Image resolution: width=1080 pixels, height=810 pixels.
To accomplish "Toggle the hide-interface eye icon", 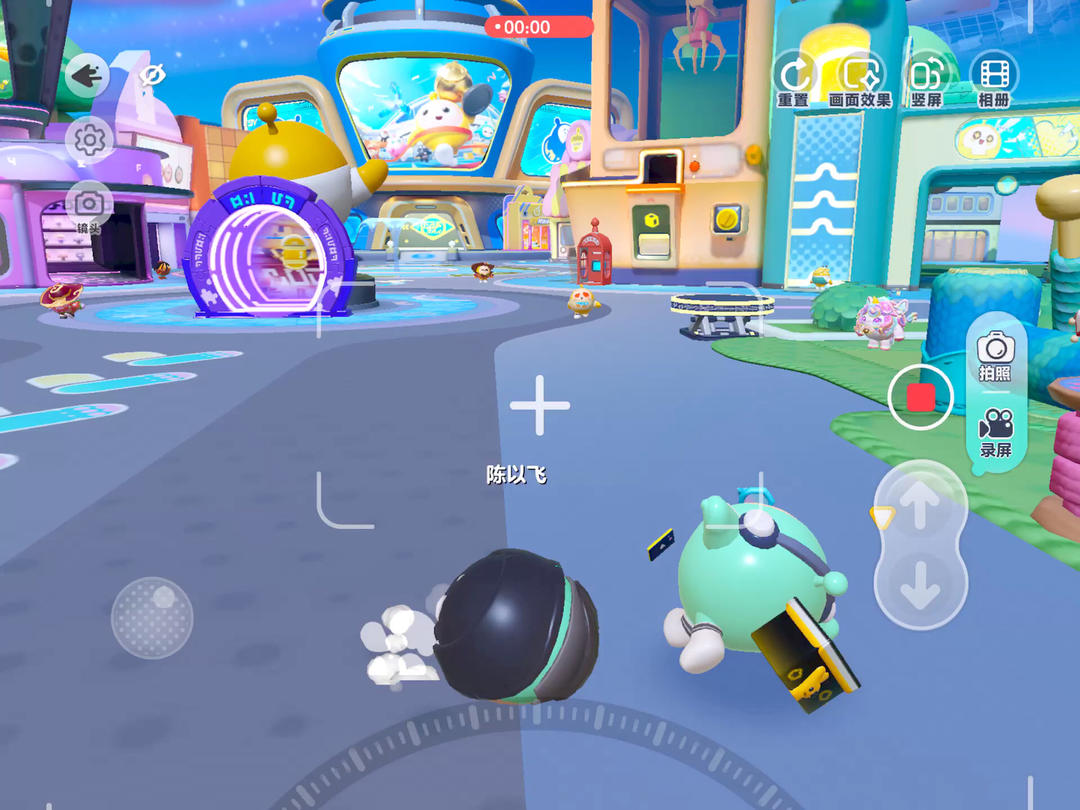I will [x=152, y=75].
